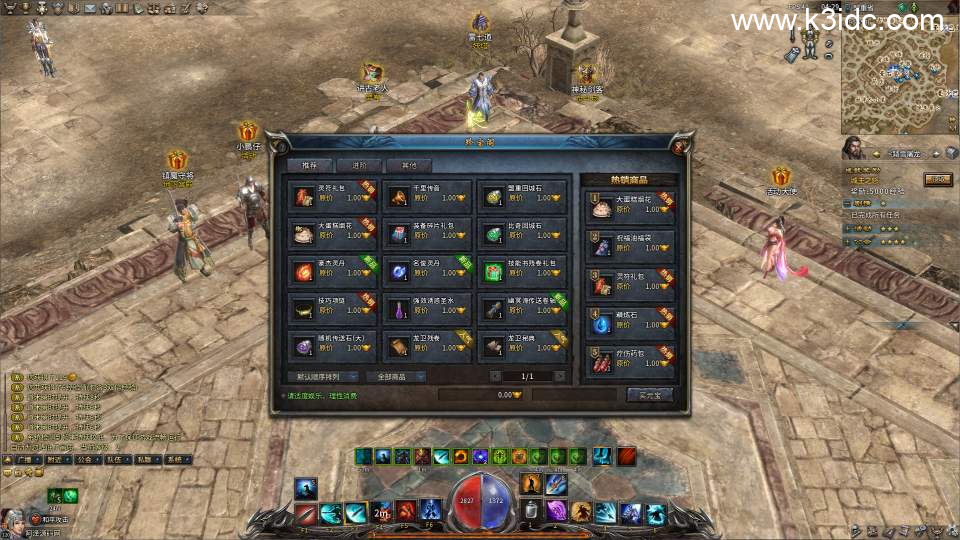
Task: Switch chat to the 公会 channel
Action: 83,460
